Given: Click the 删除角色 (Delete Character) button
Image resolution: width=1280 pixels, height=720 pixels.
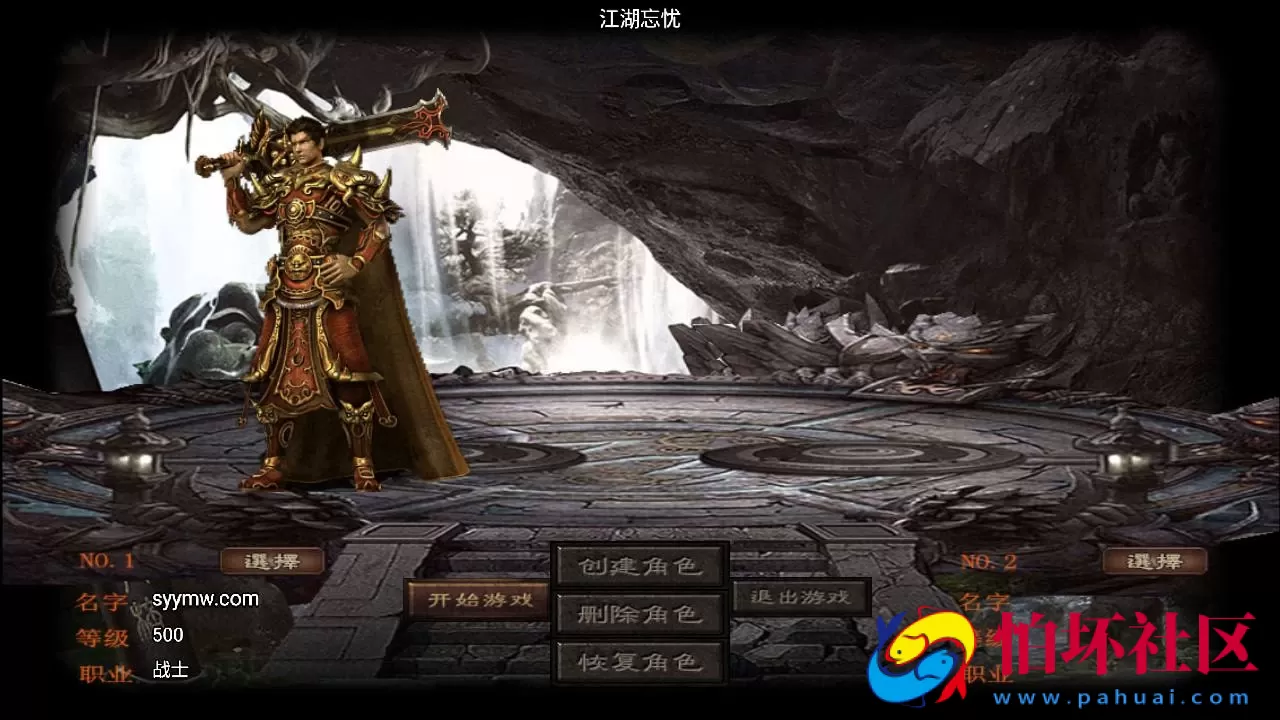Looking at the screenshot, I should [639, 613].
